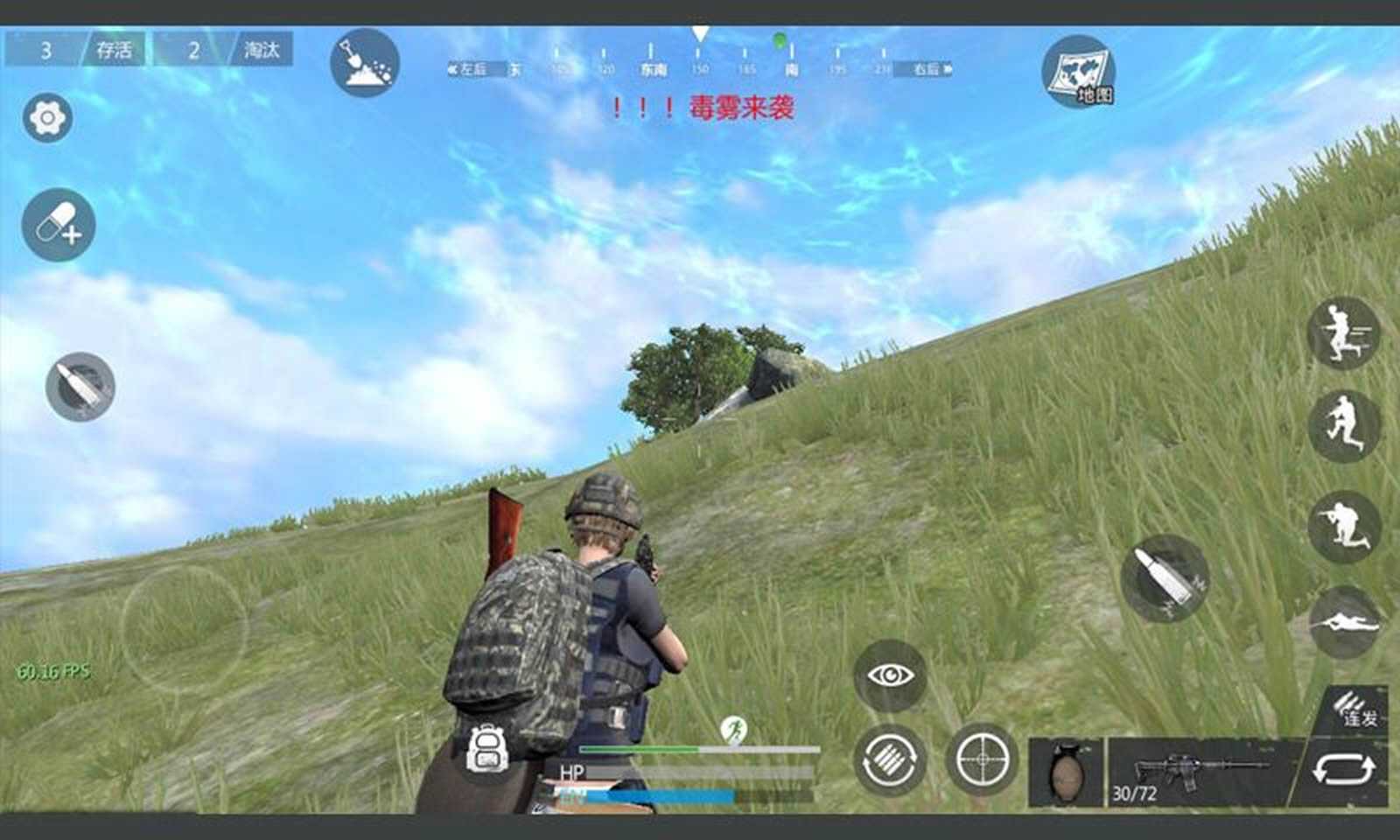The height and width of the screenshot is (840, 1400).
Task: Use the medkit pill icon
Action: click(x=56, y=226)
